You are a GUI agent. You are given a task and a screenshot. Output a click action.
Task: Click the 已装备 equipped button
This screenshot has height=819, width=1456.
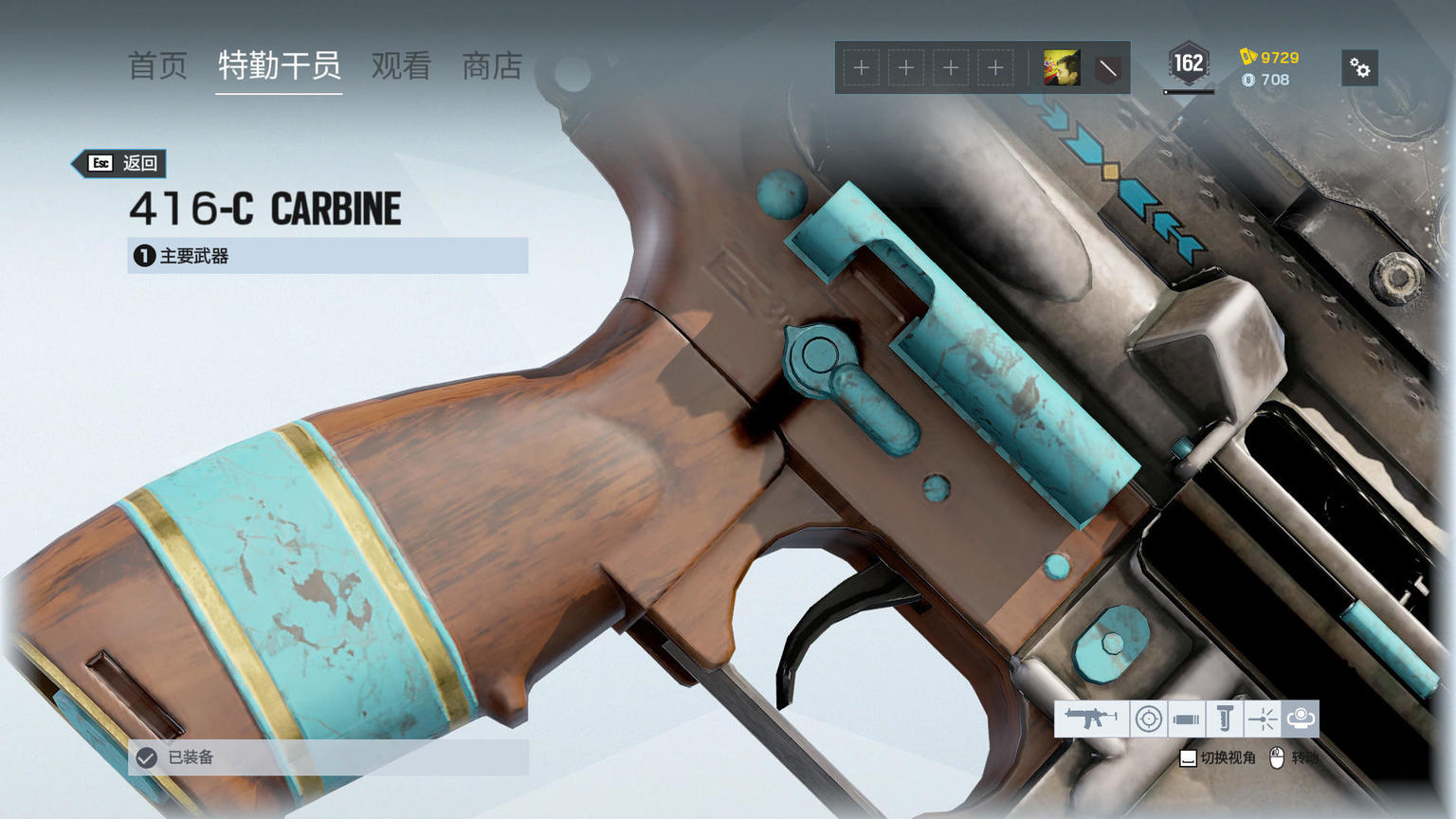(327, 757)
